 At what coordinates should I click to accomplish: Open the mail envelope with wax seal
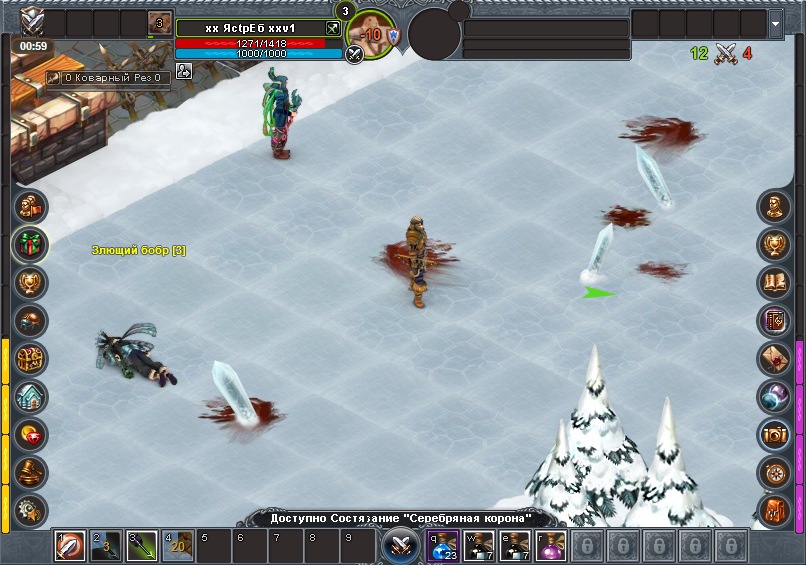pos(774,359)
